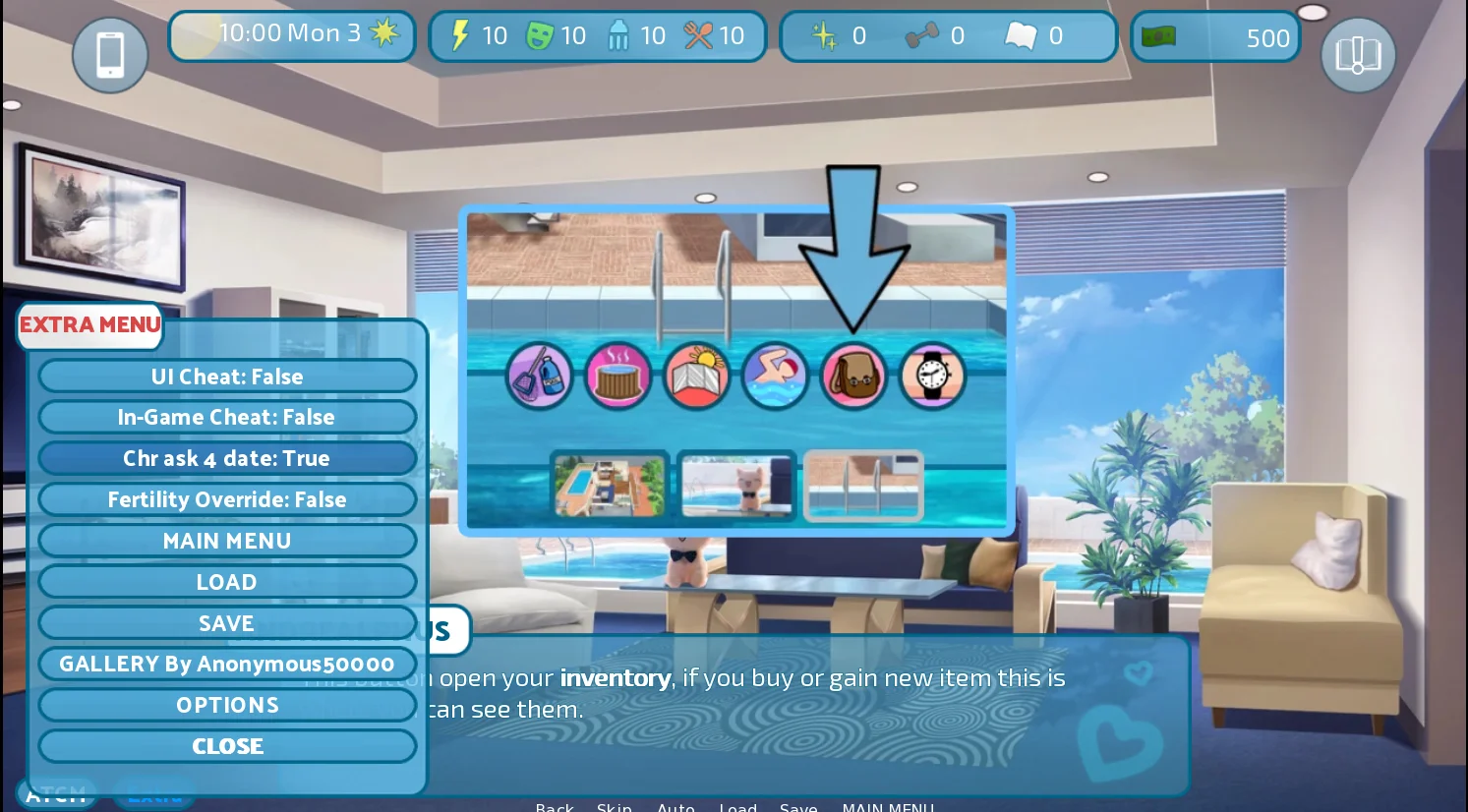Close the Extra Menu

point(227,747)
